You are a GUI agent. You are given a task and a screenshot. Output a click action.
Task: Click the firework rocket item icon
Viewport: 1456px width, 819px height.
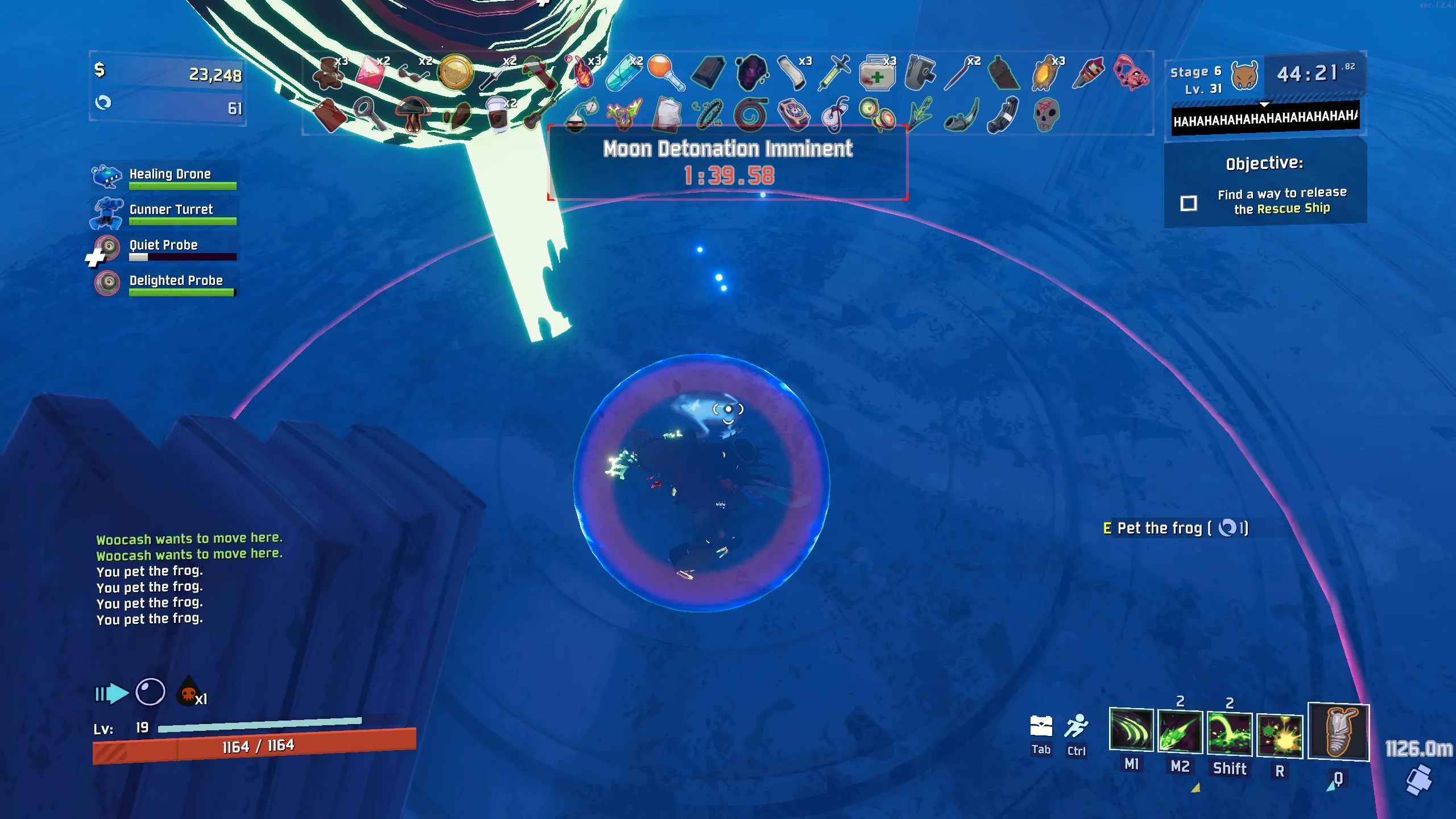point(1087,73)
